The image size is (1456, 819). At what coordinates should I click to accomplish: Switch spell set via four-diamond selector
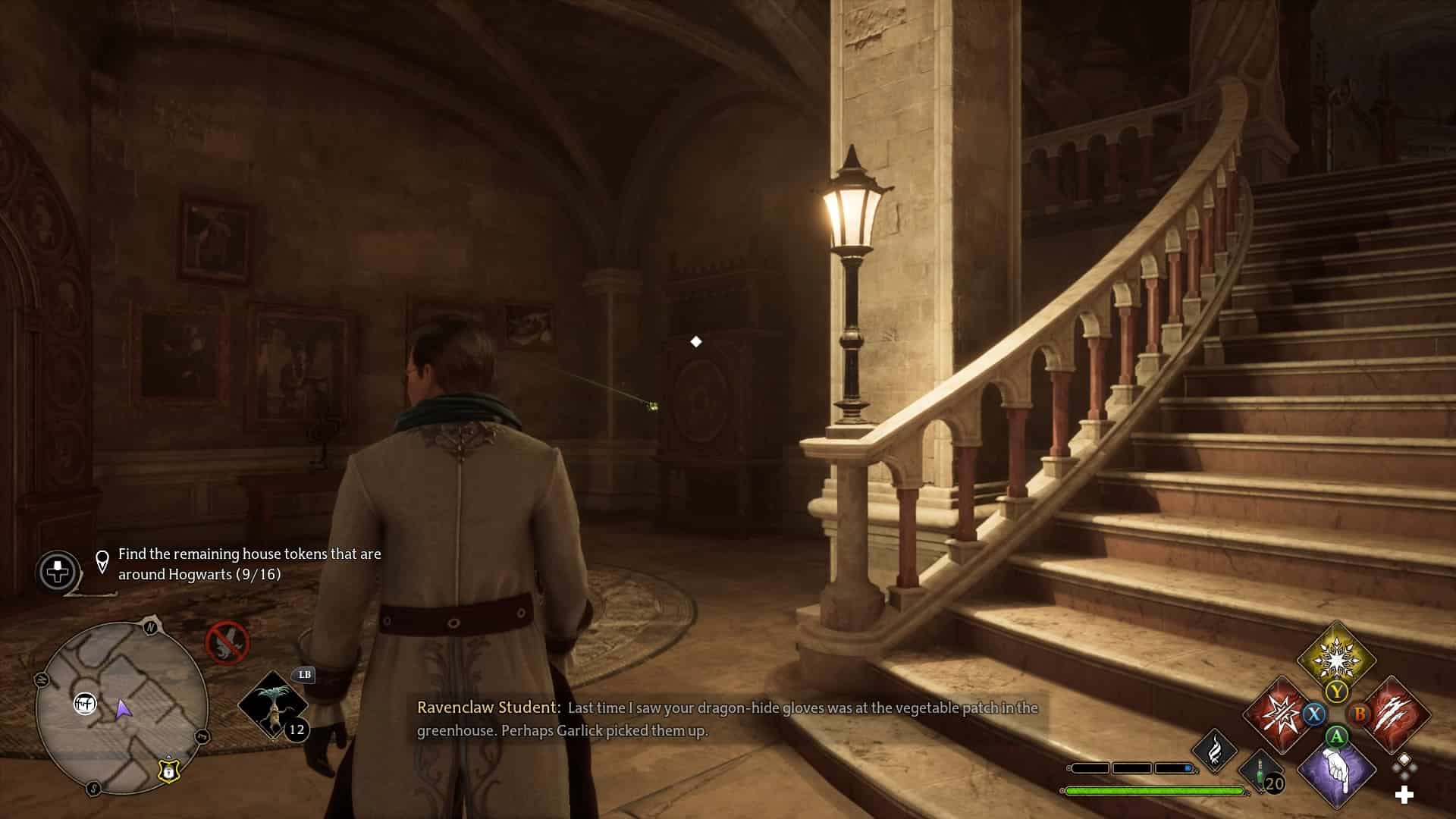[1404, 766]
